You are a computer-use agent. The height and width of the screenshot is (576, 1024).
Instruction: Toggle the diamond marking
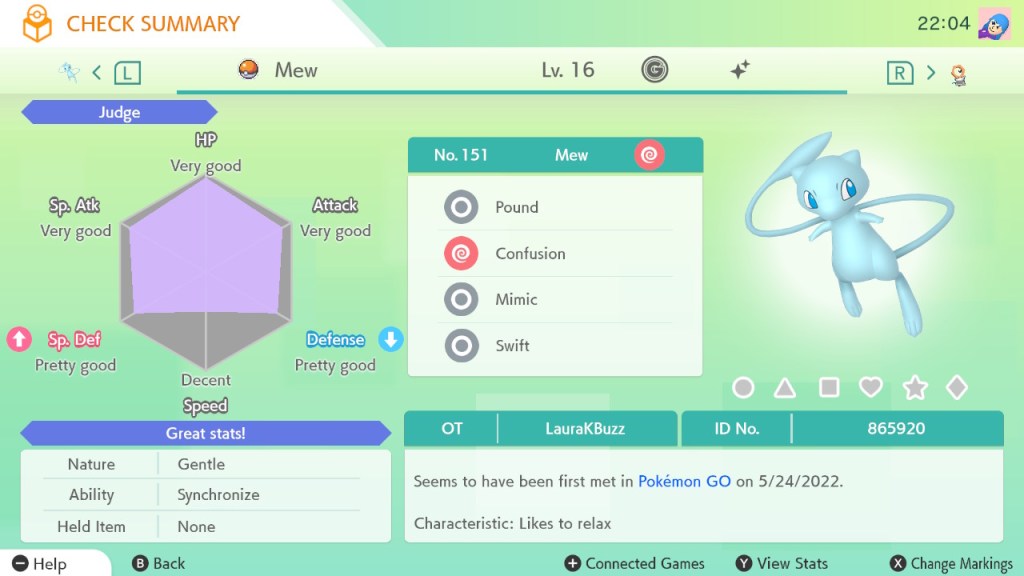(x=957, y=387)
